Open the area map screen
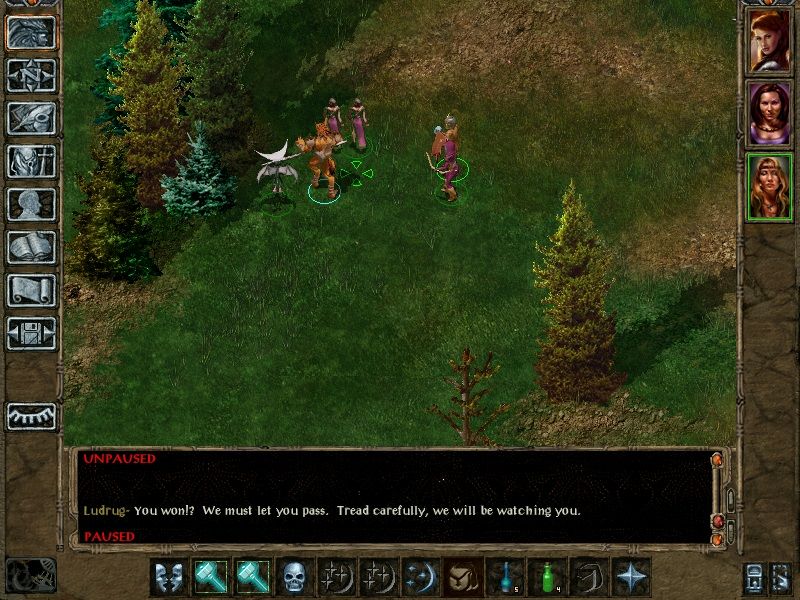The image size is (800, 600). pos(31,75)
